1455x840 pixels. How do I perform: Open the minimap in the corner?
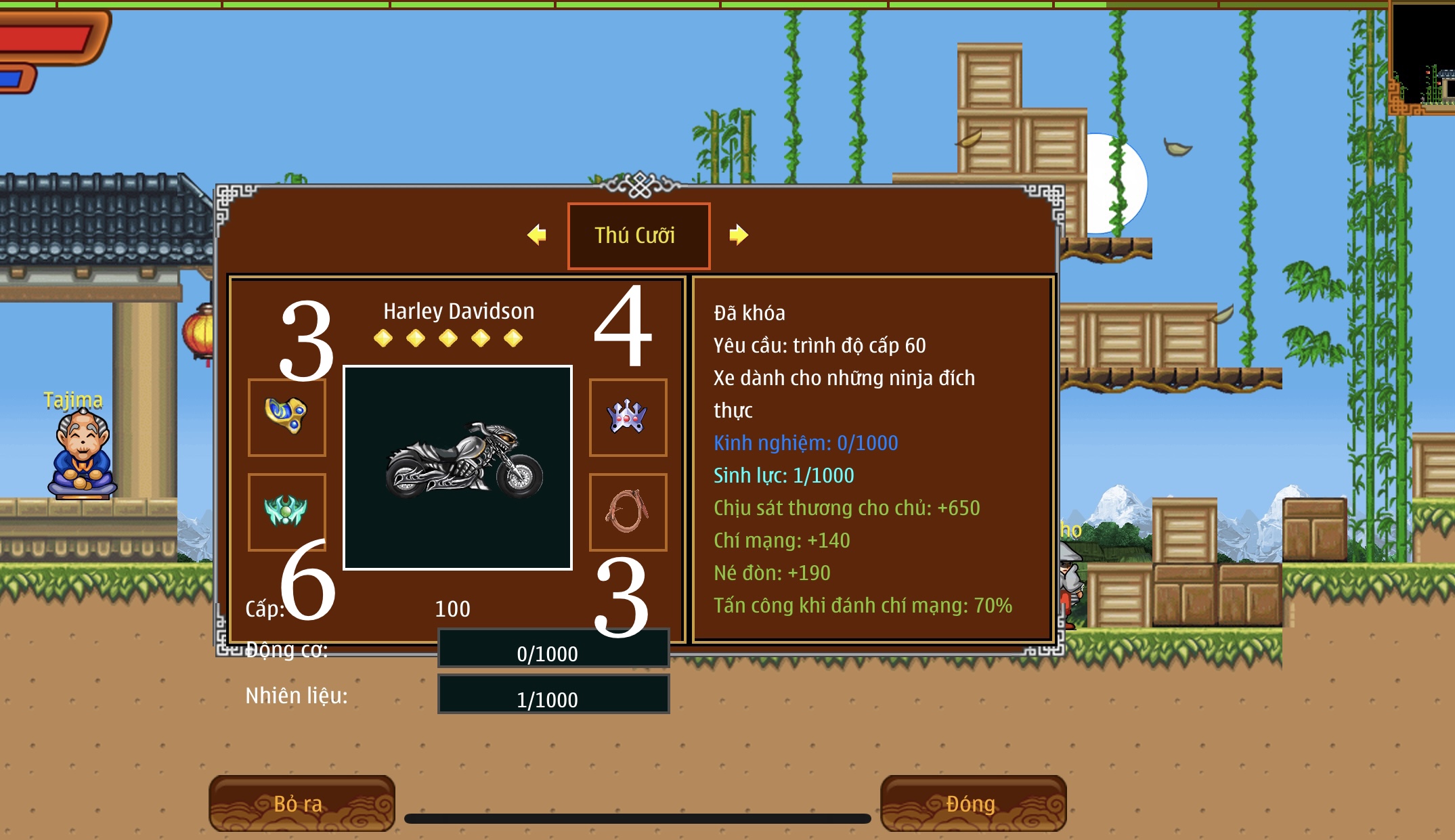[1422, 58]
